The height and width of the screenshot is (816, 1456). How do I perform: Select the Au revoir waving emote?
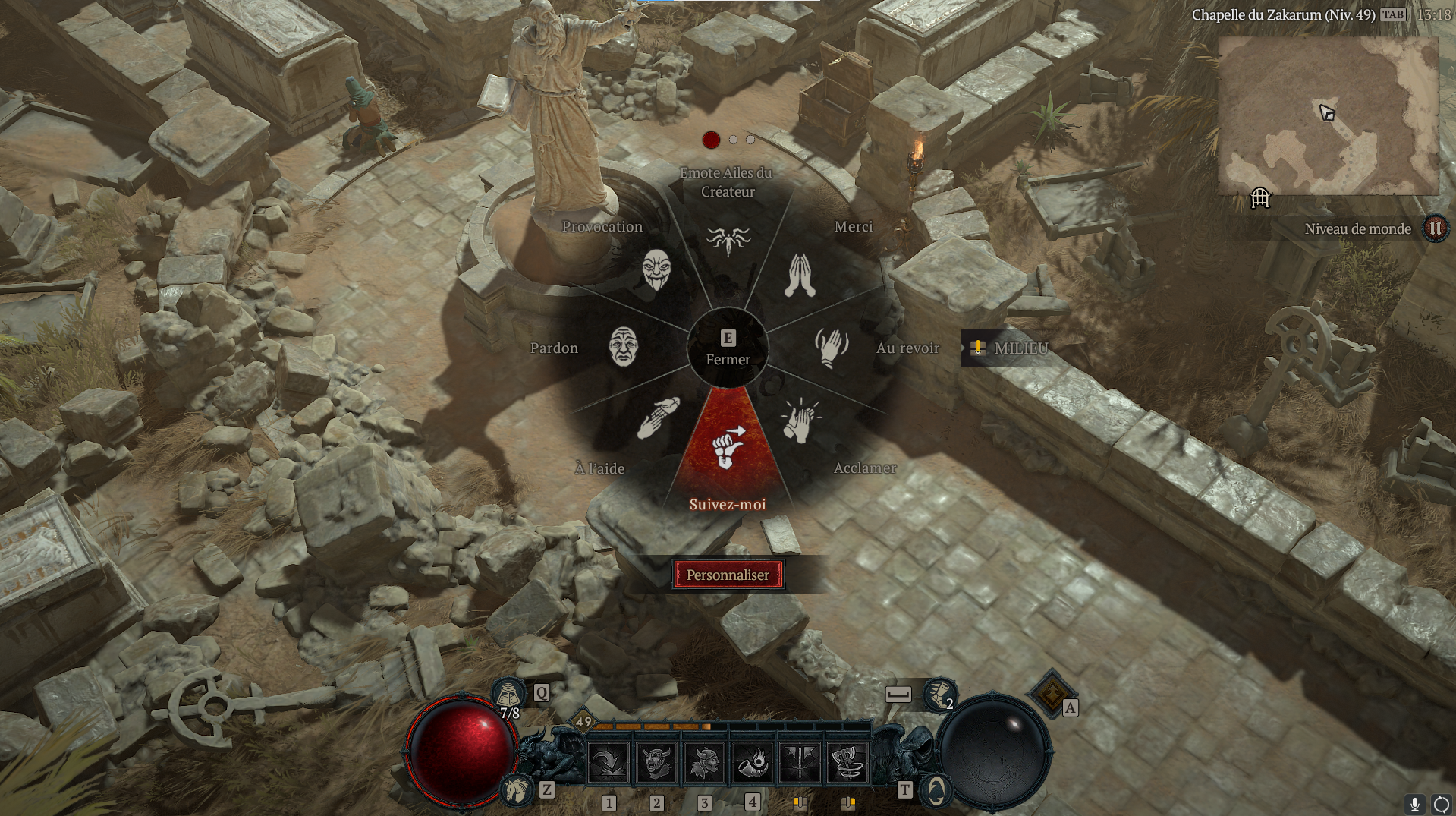(x=832, y=348)
